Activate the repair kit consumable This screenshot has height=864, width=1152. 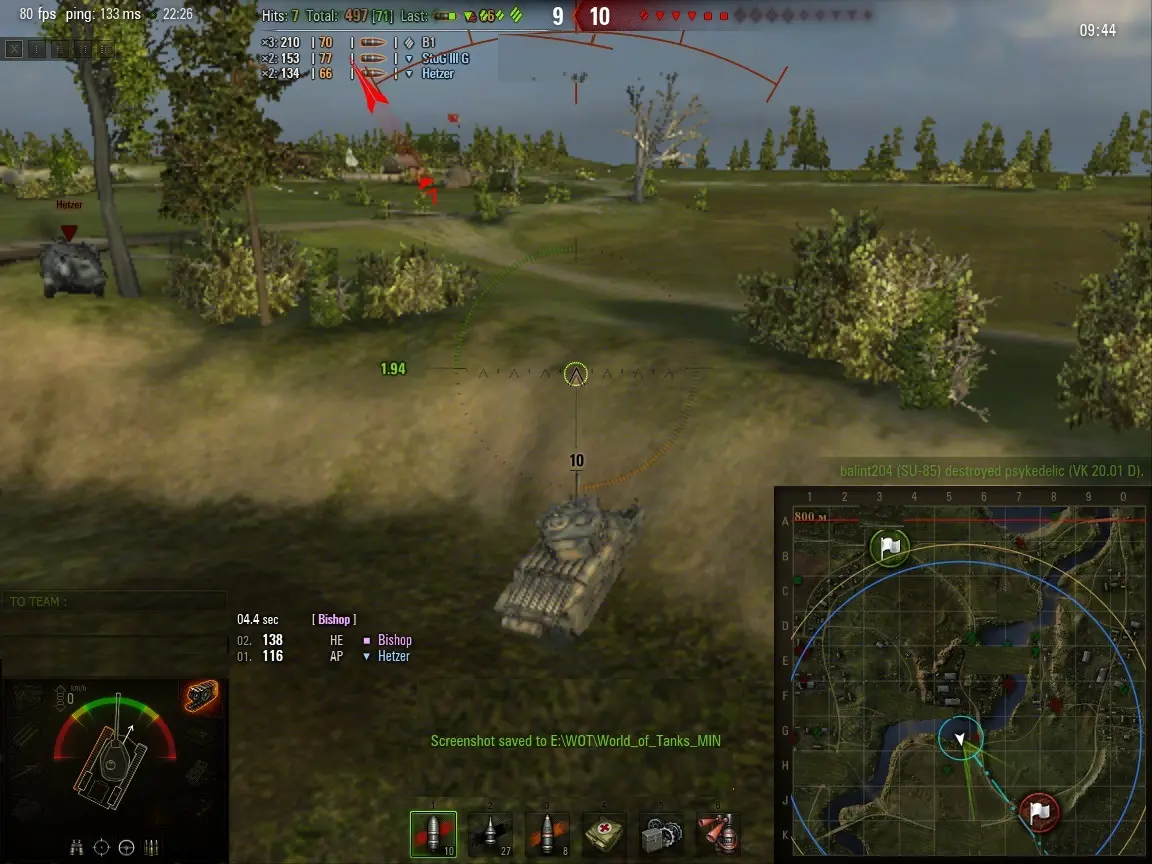click(661, 834)
